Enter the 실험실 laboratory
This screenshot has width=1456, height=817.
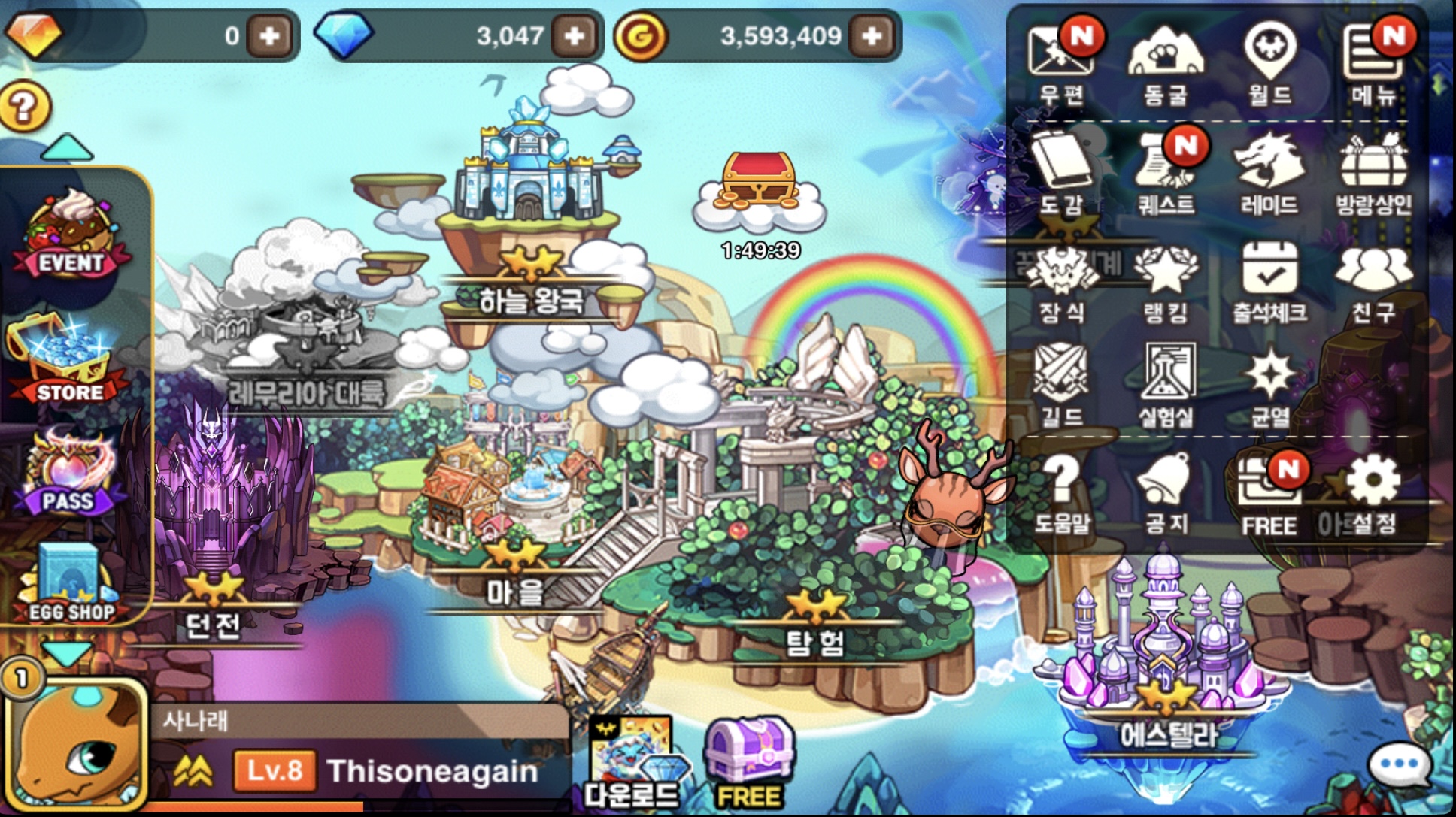(1166, 382)
